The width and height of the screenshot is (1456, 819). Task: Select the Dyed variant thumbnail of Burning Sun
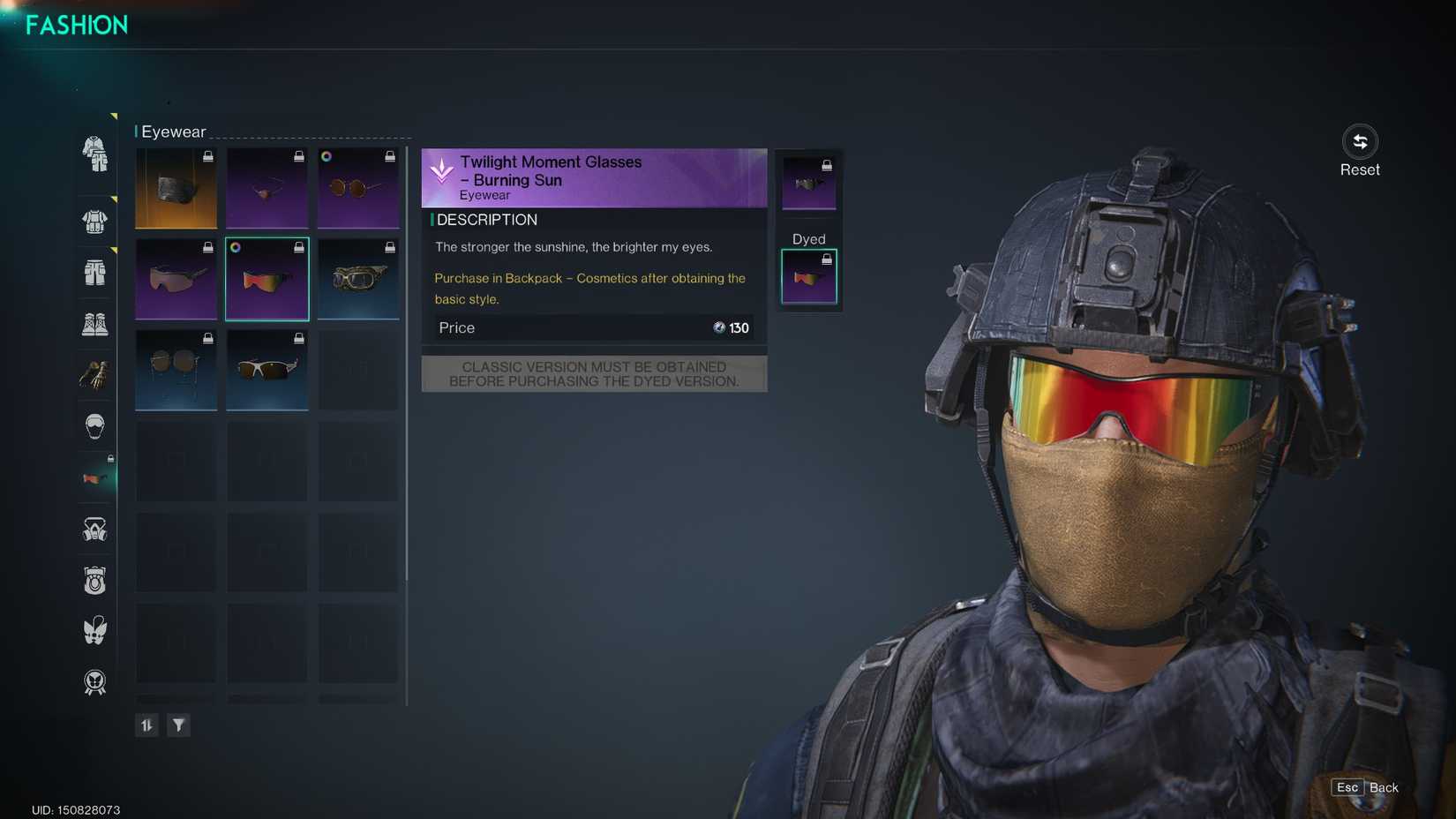click(808, 275)
